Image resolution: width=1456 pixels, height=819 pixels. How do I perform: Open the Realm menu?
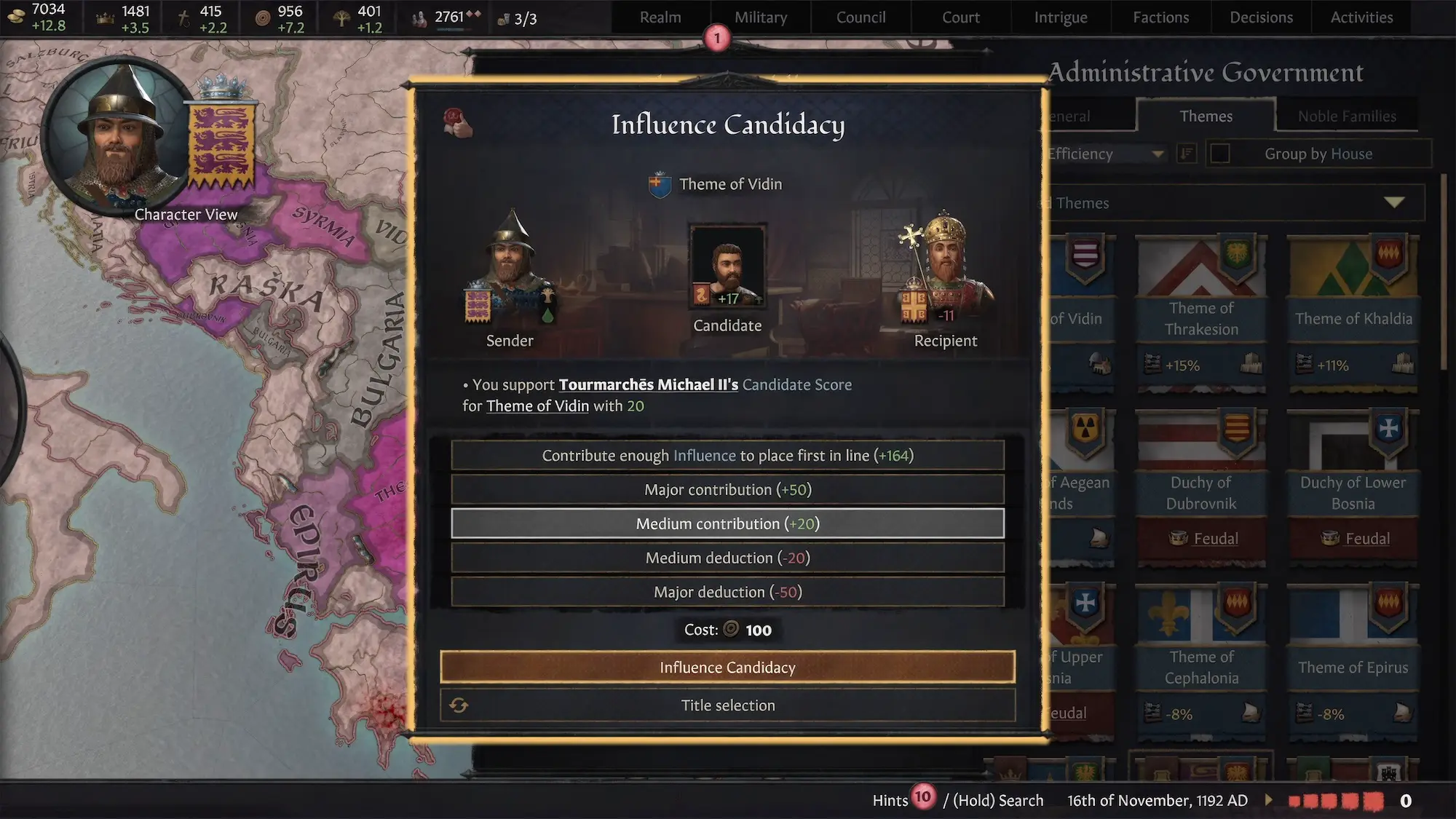[660, 17]
